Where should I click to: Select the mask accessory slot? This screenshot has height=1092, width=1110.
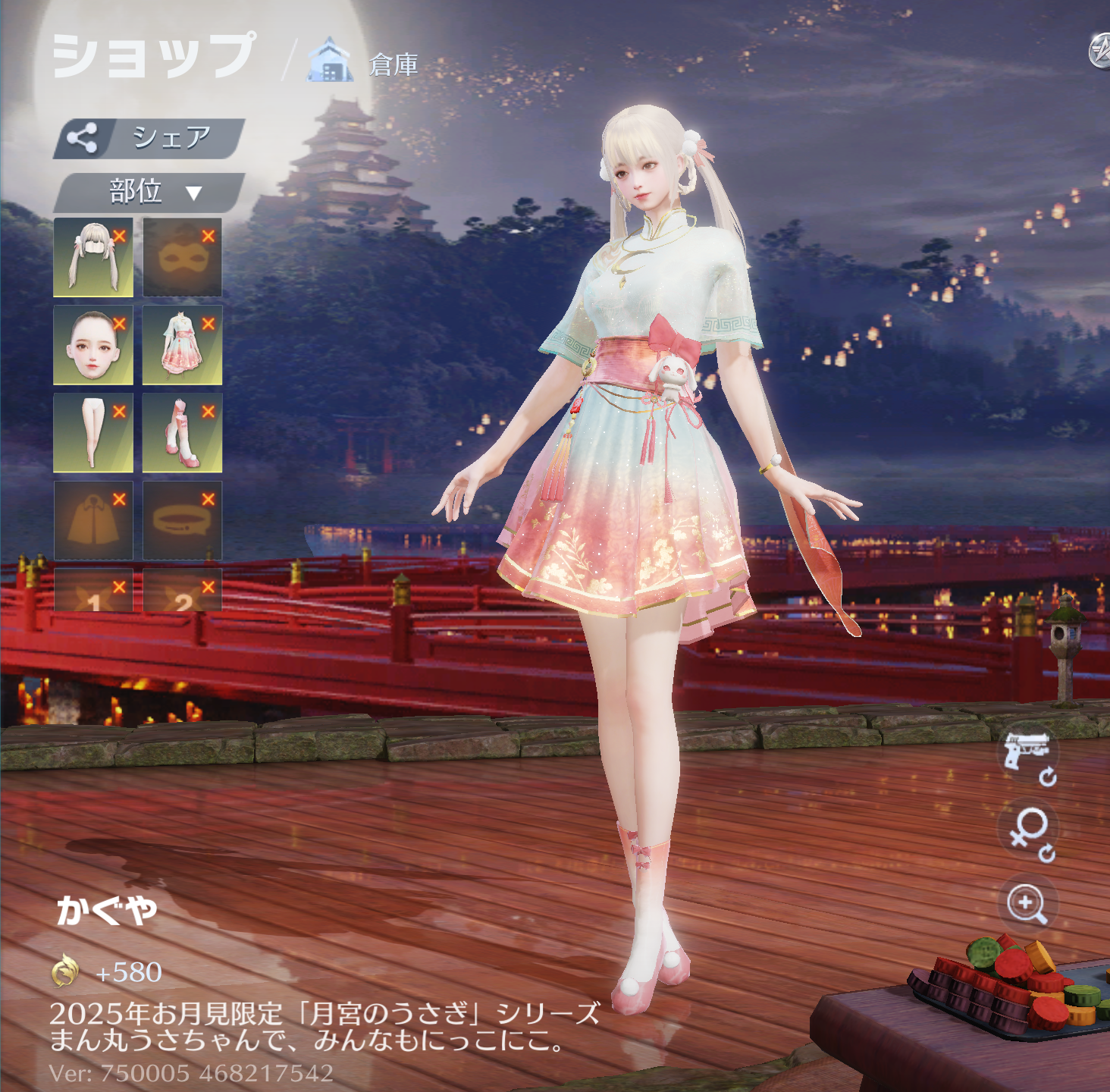coord(182,258)
